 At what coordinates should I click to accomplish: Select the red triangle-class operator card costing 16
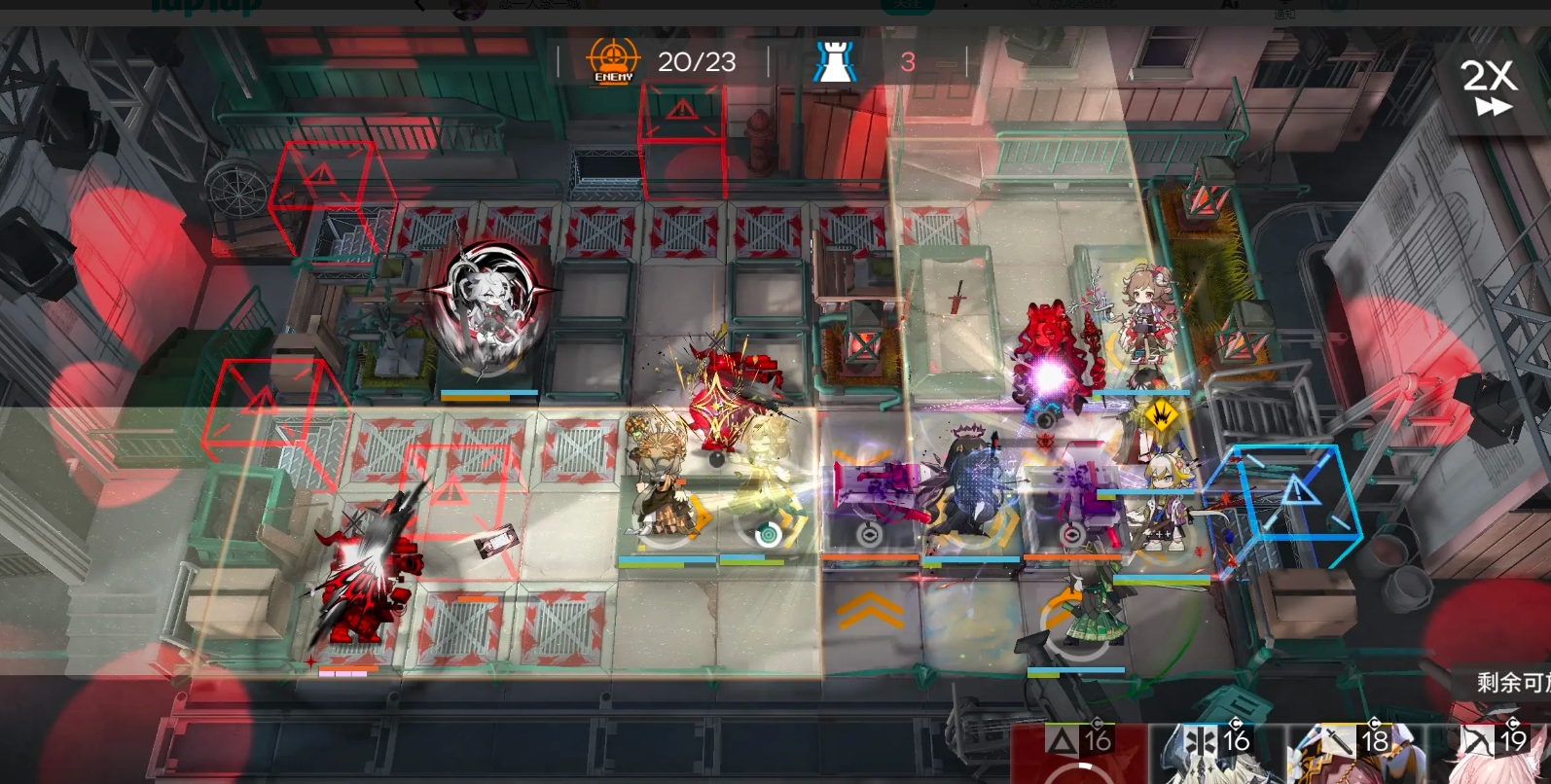[x=1078, y=755]
